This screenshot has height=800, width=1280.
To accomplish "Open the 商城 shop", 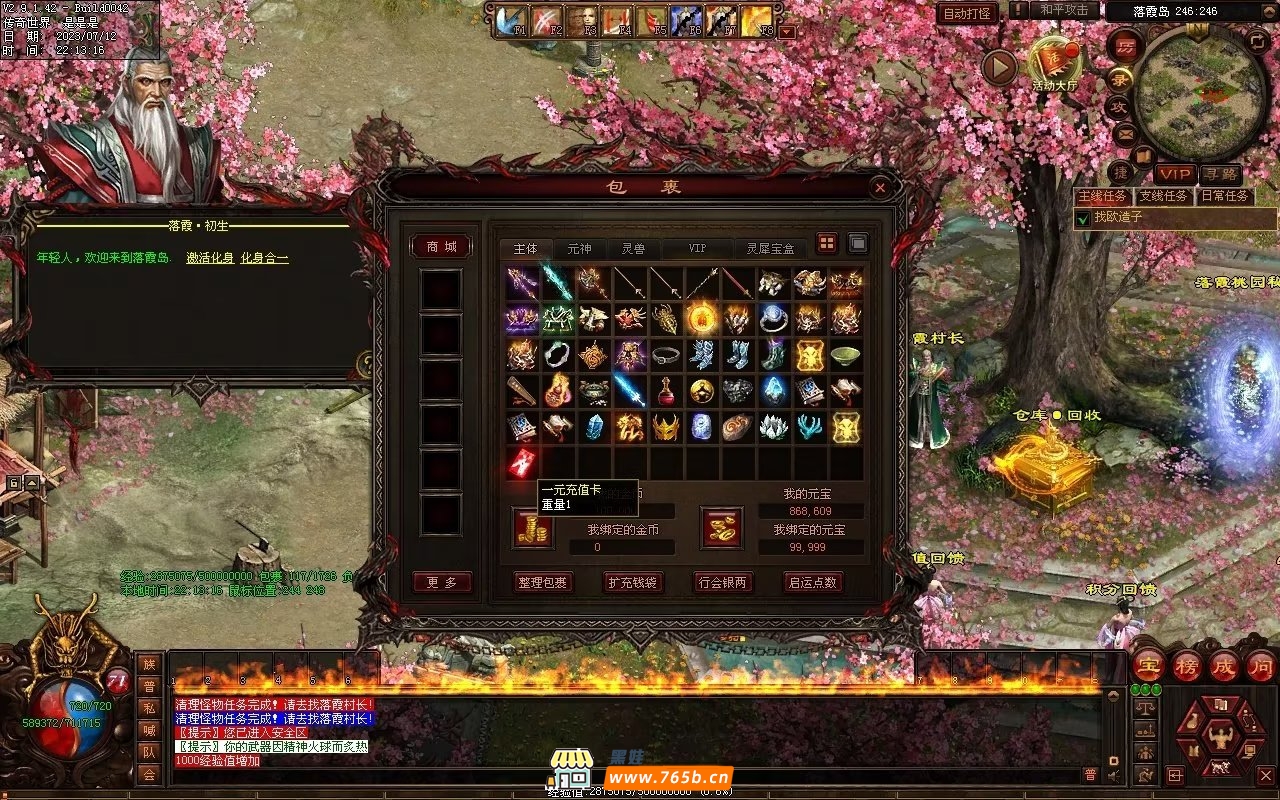I will [441, 247].
